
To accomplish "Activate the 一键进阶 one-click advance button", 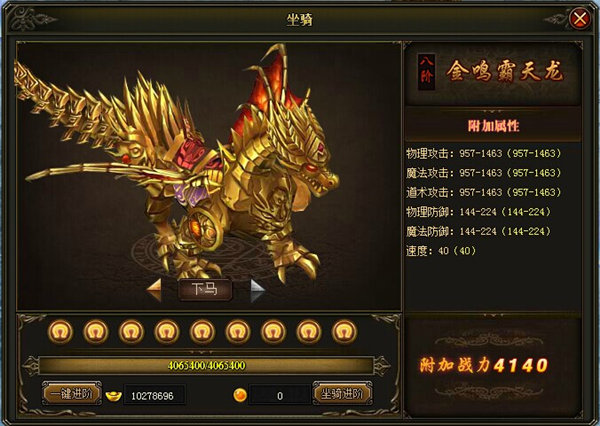I will coord(72,394).
